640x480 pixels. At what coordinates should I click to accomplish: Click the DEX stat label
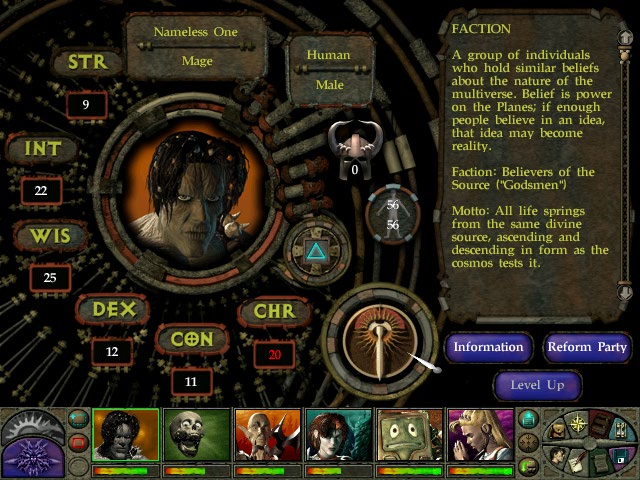coord(113,310)
